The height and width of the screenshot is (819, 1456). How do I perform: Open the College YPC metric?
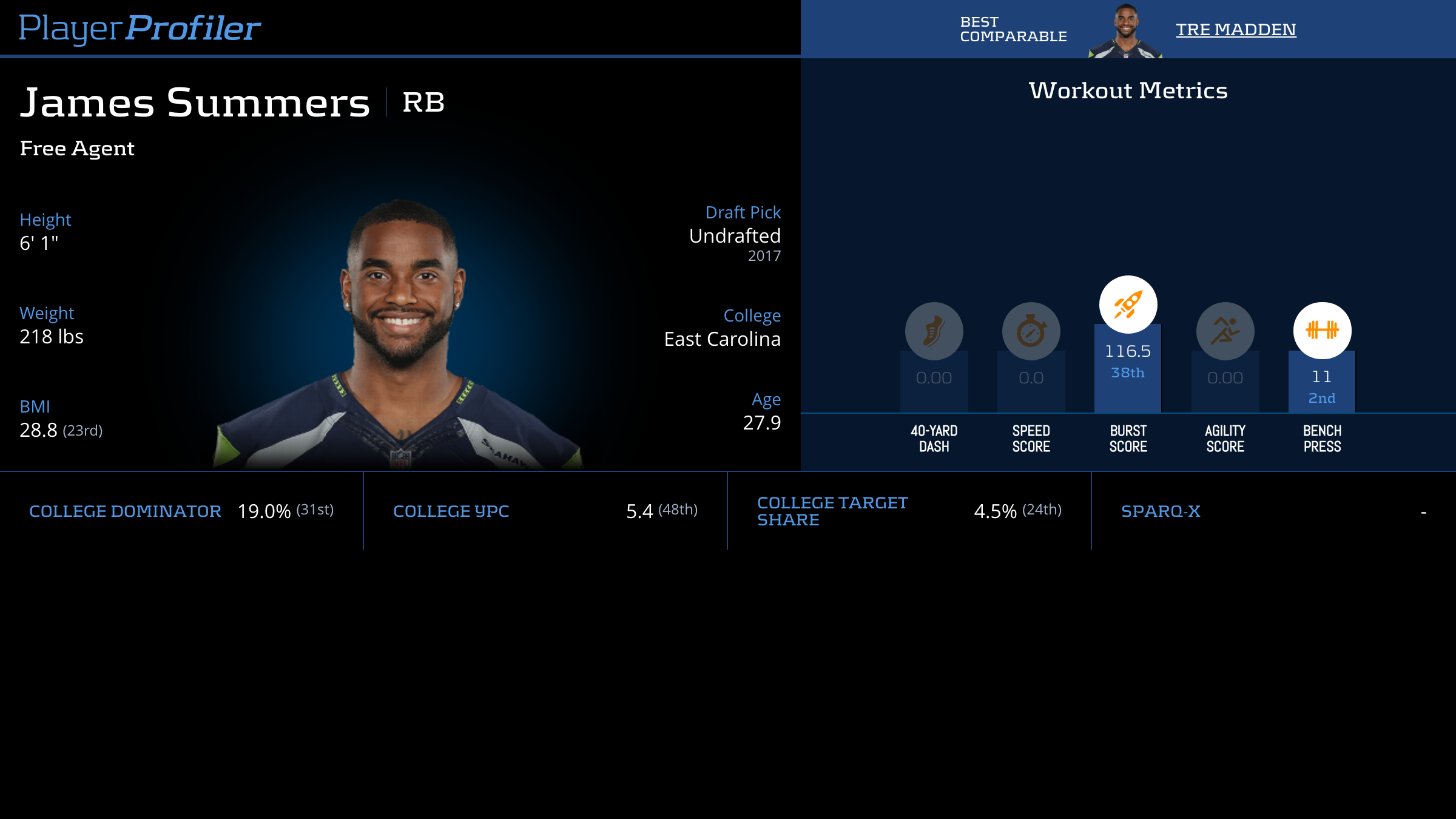(x=451, y=511)
